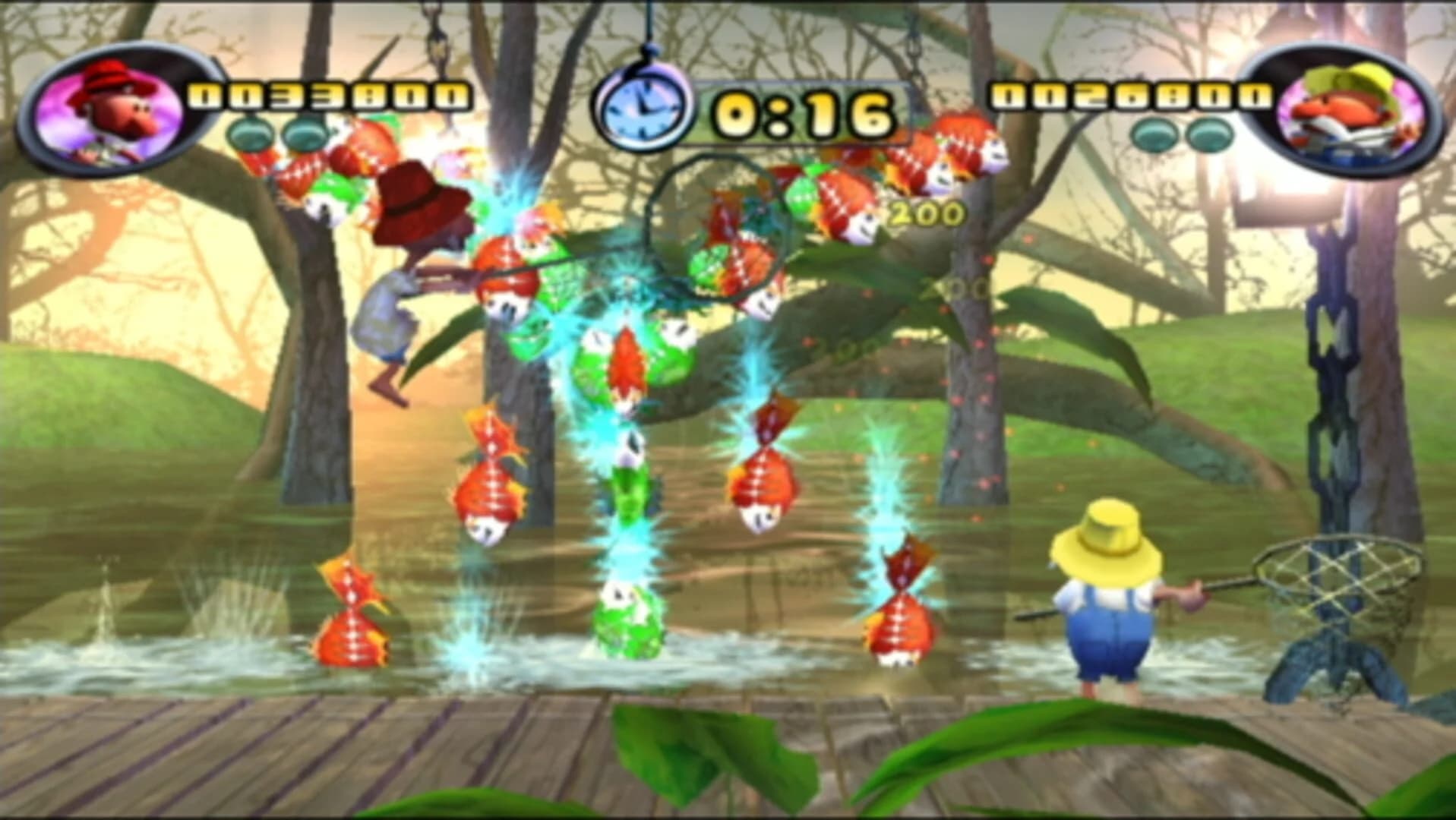Select the right player's second teal token icon
1456x820 pixels.
tap(1208, 135)
